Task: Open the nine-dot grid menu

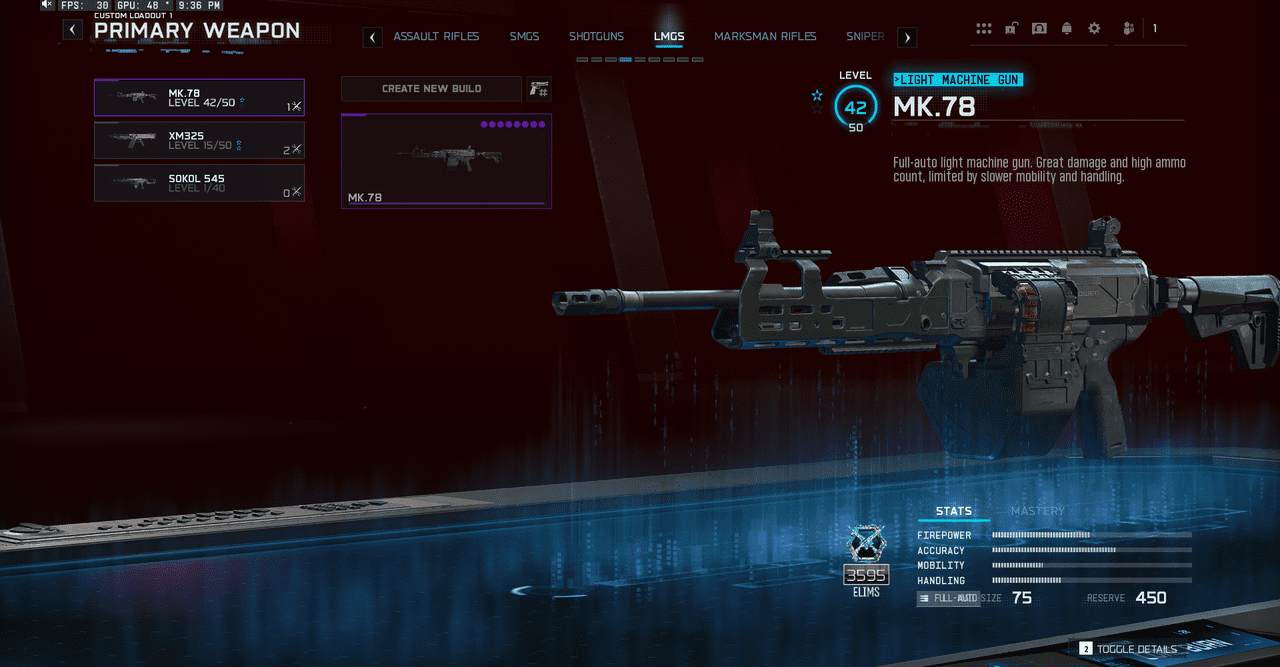Action: click(x=984, y=28)
